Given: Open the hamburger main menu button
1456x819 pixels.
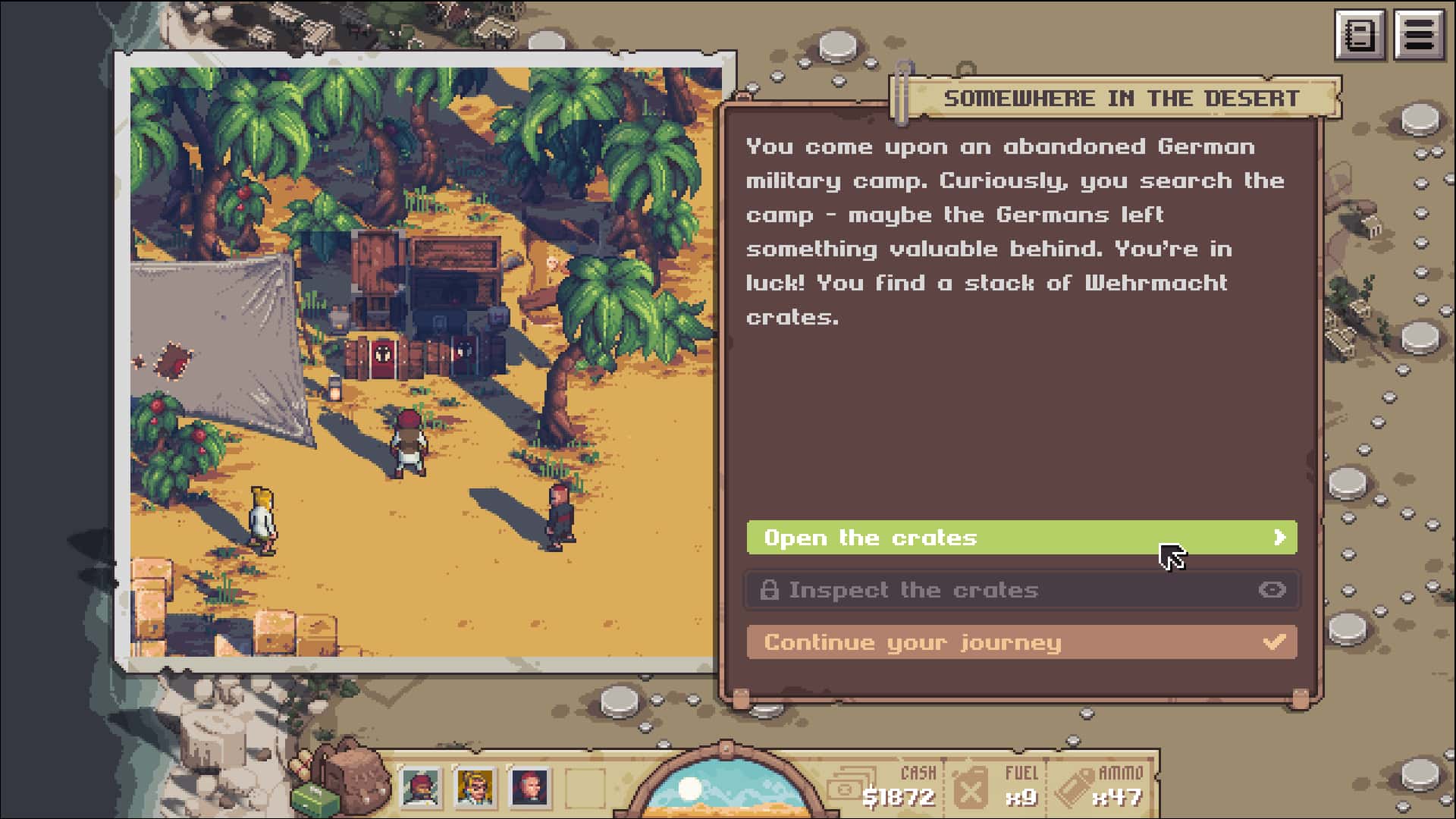Looking at the screenshot, I should point(1418,35).
